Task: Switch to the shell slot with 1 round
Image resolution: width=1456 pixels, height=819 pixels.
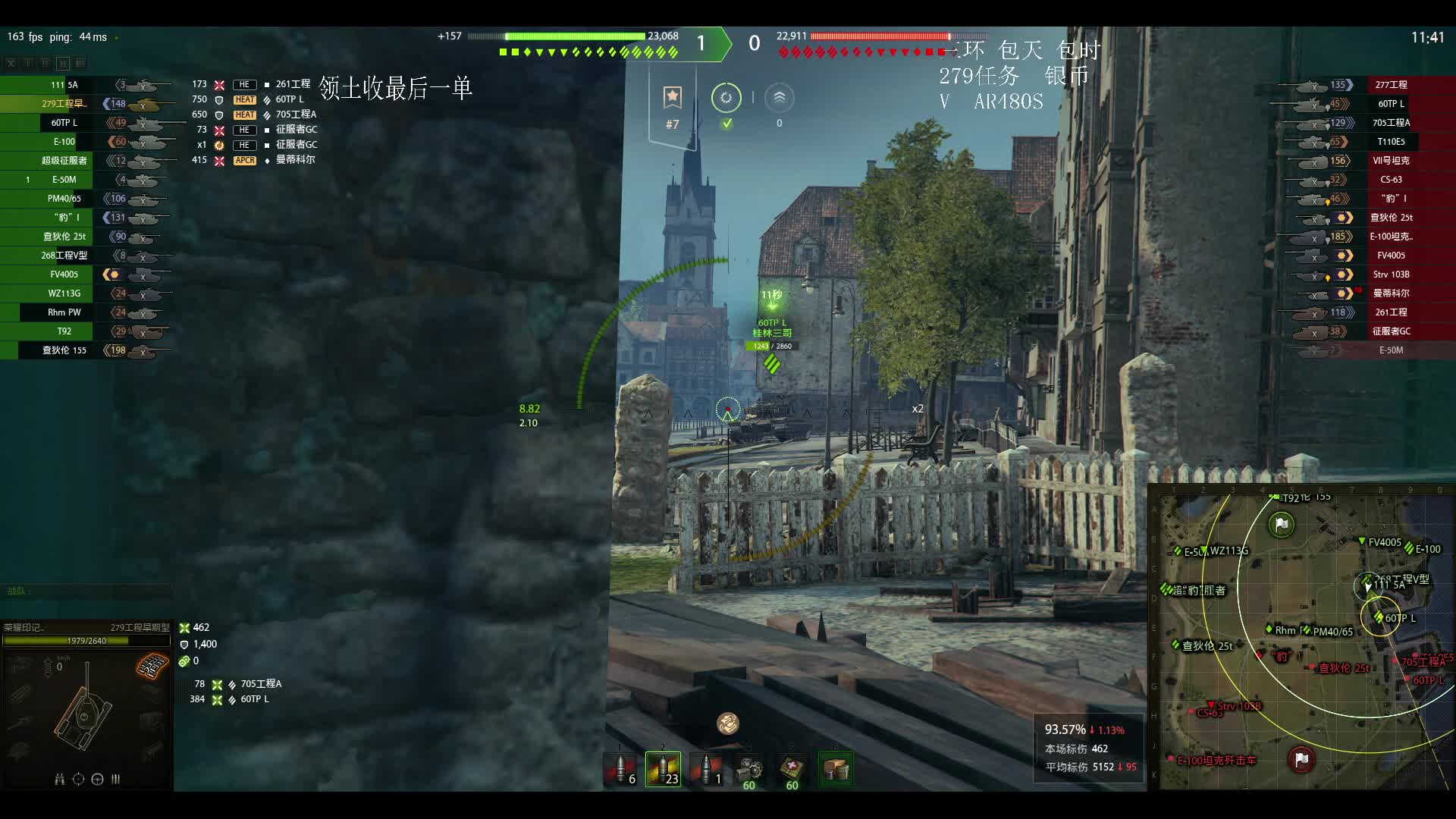Action: 707,769
